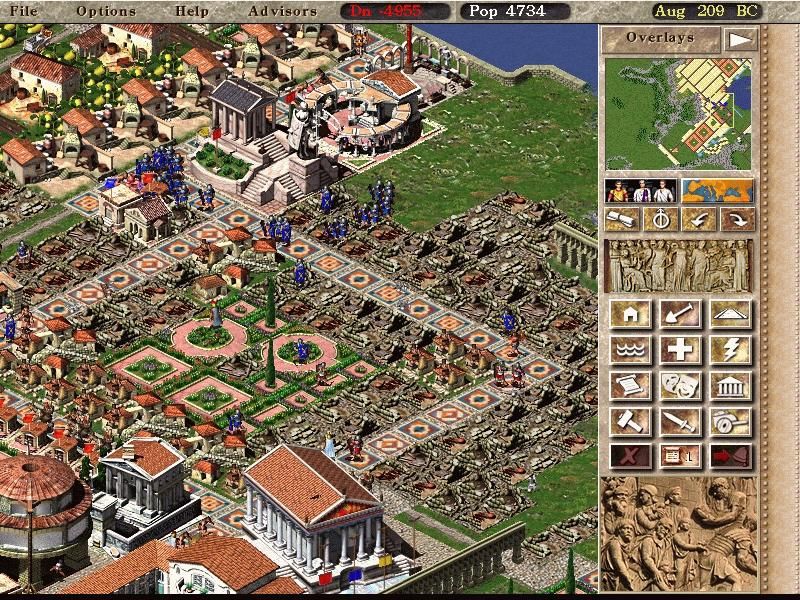Reset view to north with compass button
The width and height of the screenshot is (800, 600).
point(661,219)
